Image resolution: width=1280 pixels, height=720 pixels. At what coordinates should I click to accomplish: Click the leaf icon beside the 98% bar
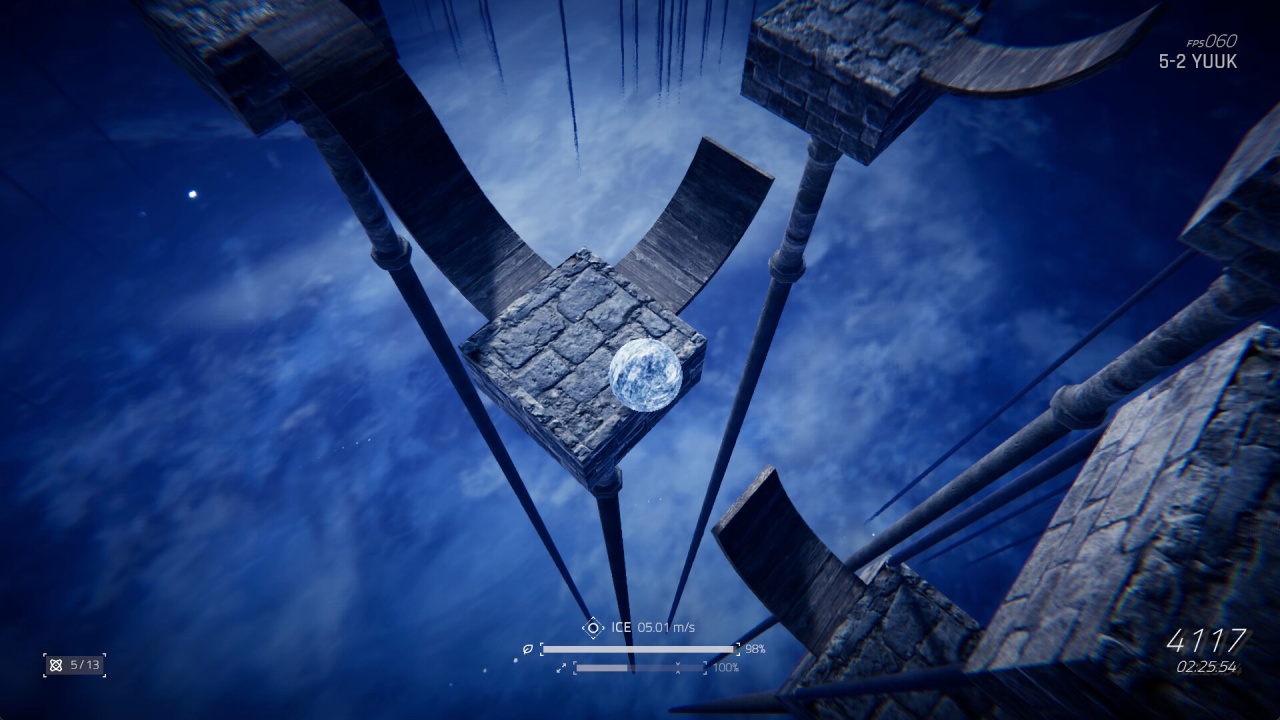coord(527,649)
